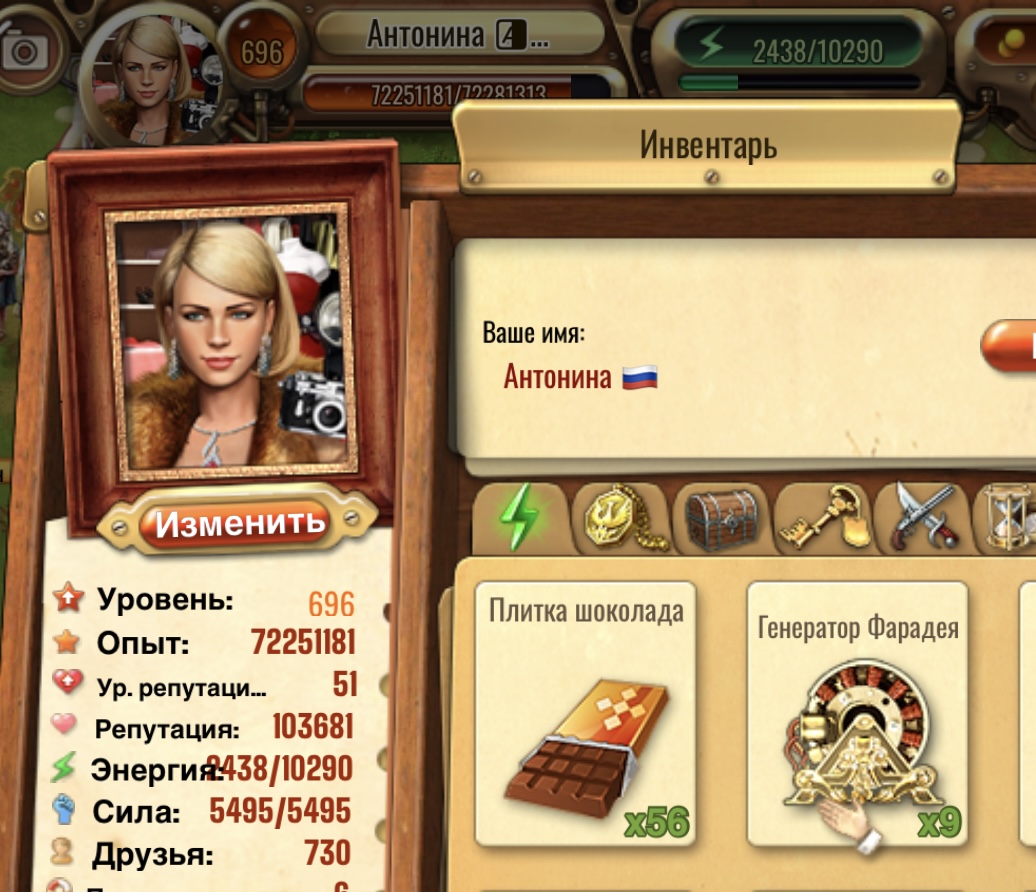Open the gold medallion tab
Screen dimensions: 1036x892
621,518
